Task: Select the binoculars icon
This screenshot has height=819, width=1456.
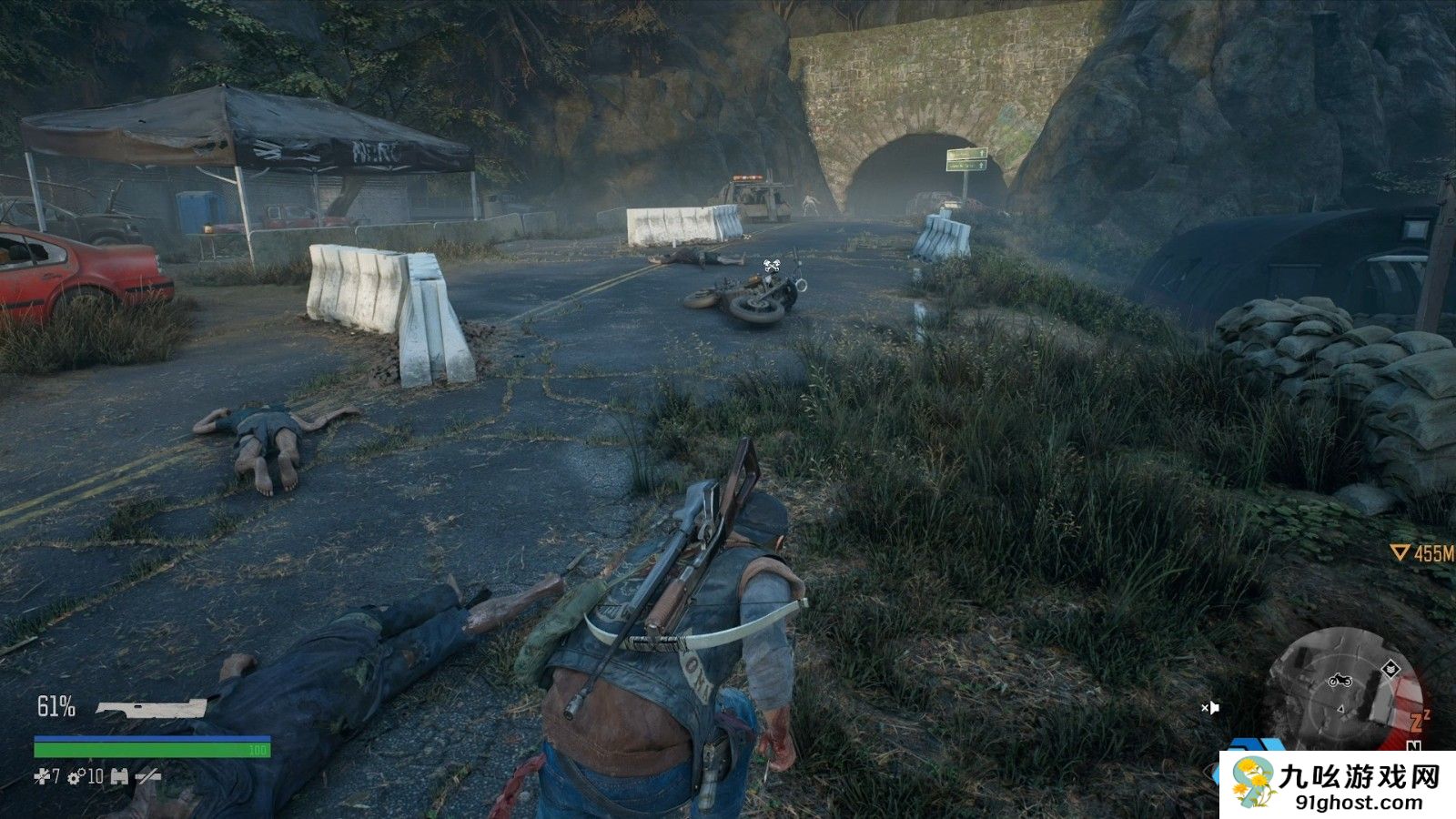Action: (x=119, y=777)
